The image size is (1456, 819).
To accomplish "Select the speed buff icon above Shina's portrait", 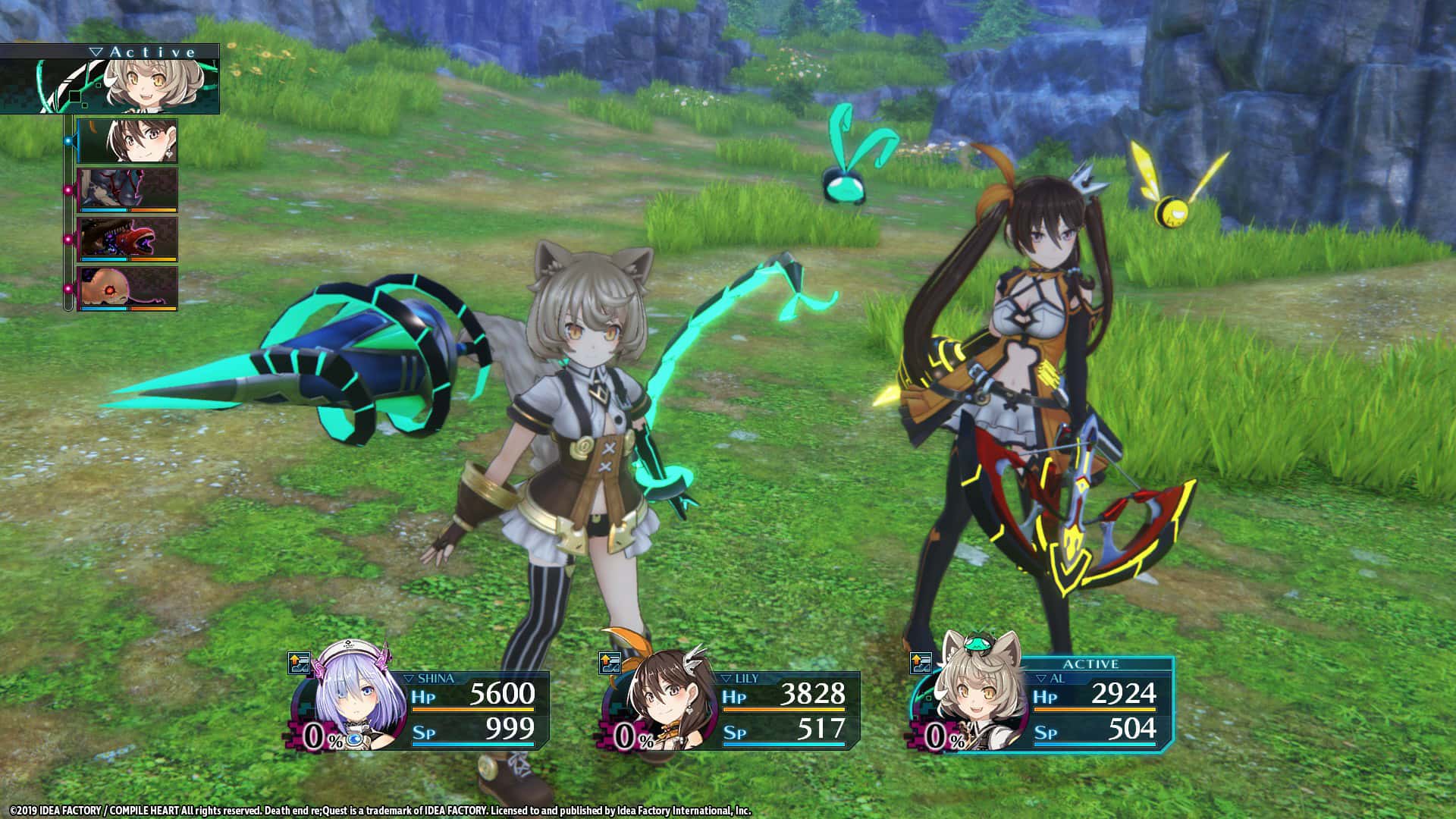I will (299, 664).
